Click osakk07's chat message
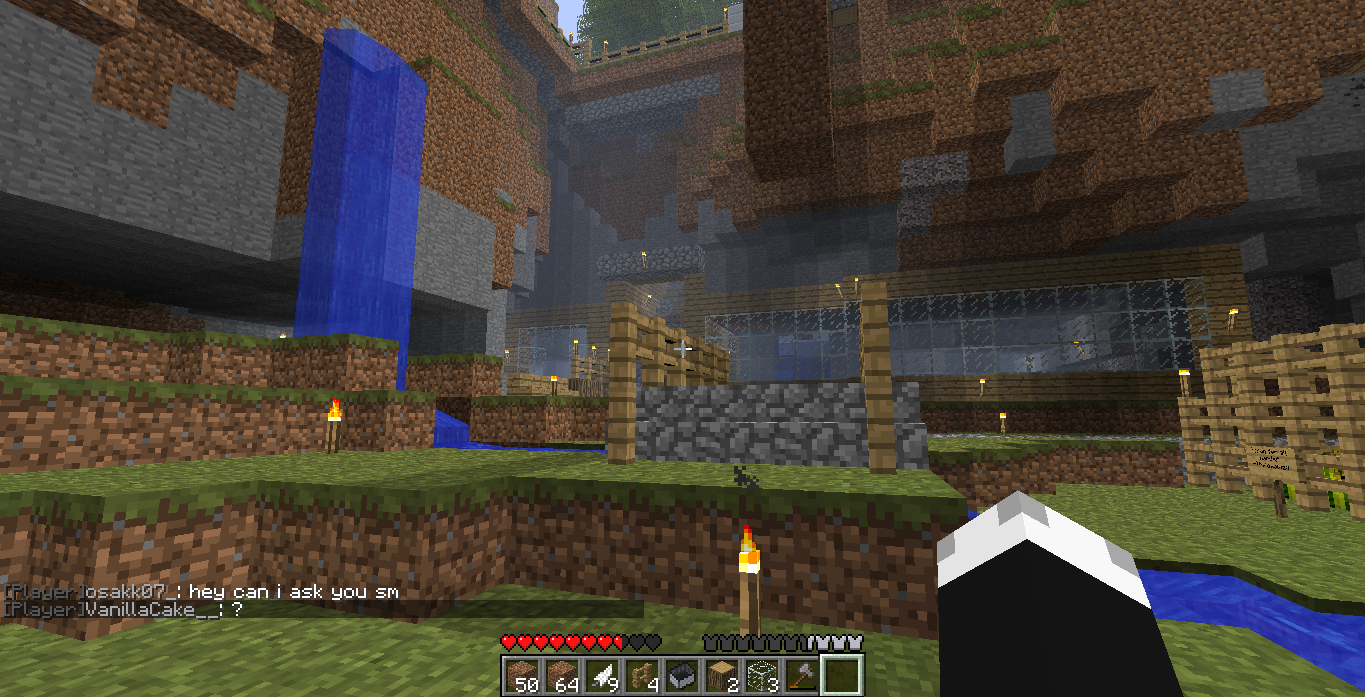This screenshot has width=1365, height=697. tap(200, 592)
